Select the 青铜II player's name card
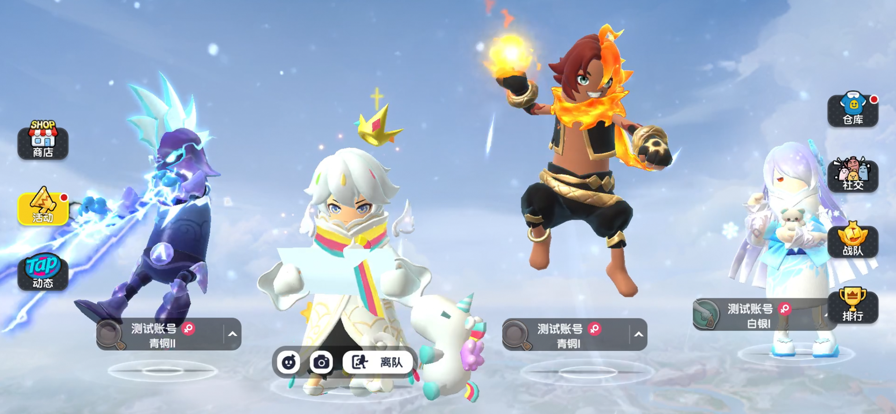Viewport: 896px width, 414px height. (160, 335)
